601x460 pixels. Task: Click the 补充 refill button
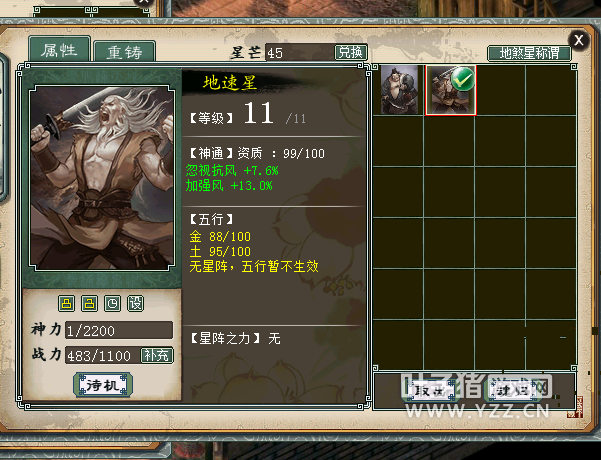click(x=158, y=354)
